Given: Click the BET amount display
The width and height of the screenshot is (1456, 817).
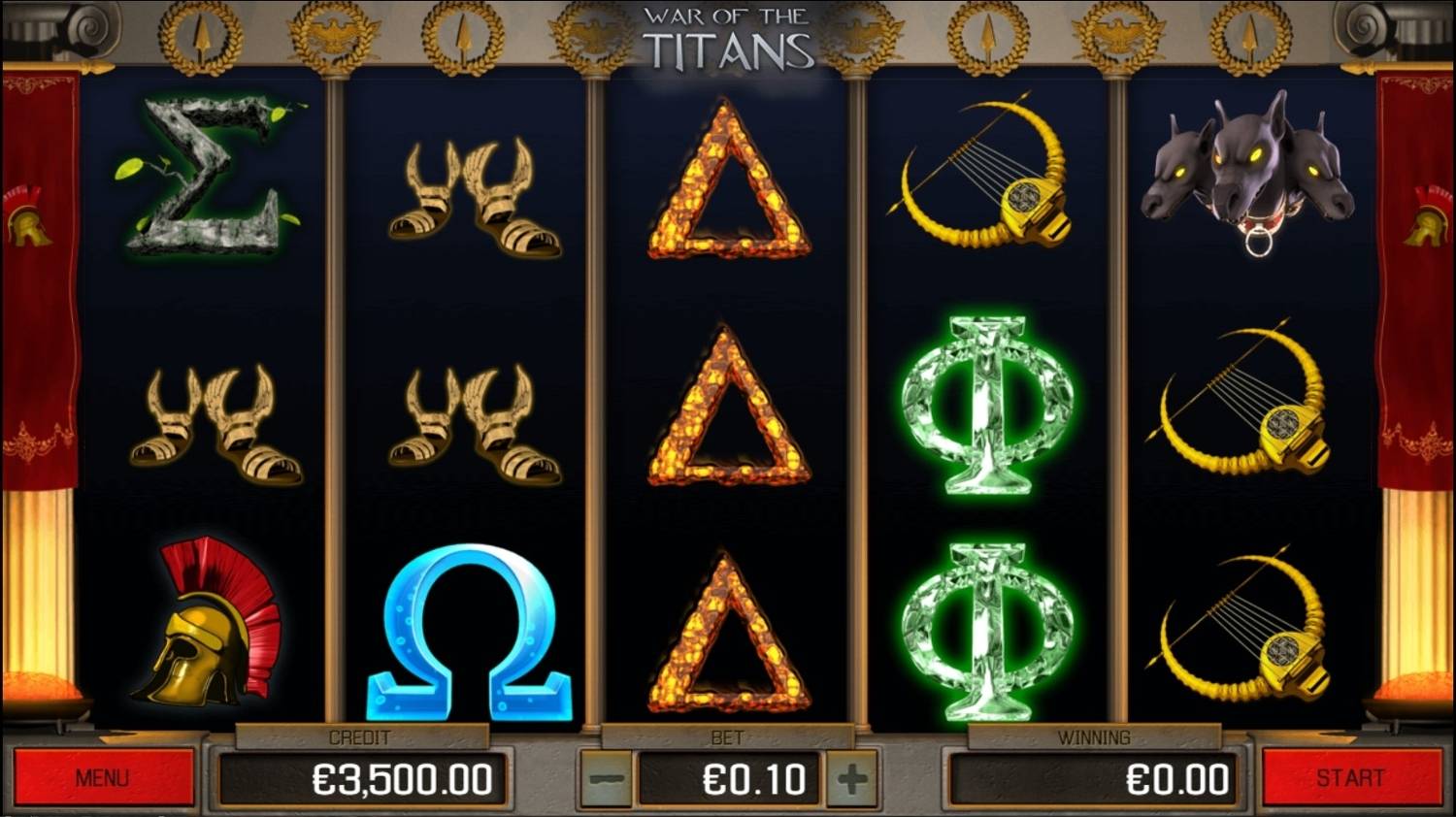Looking at the screenshot, I should 726,776.
